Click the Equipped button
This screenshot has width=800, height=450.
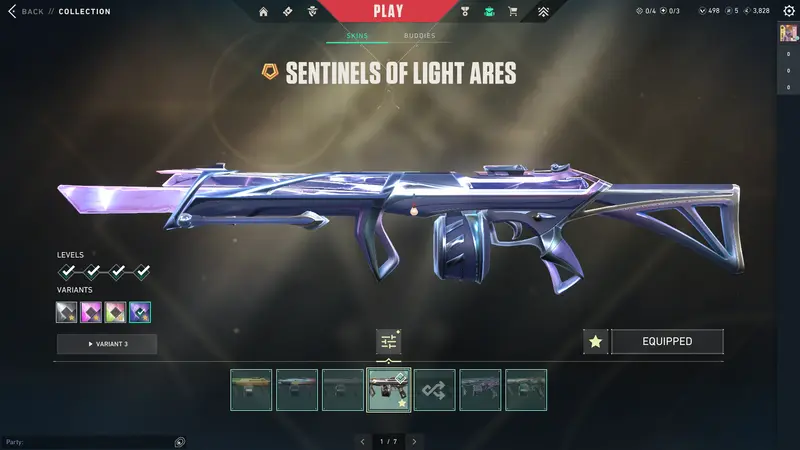click(667, 342)
